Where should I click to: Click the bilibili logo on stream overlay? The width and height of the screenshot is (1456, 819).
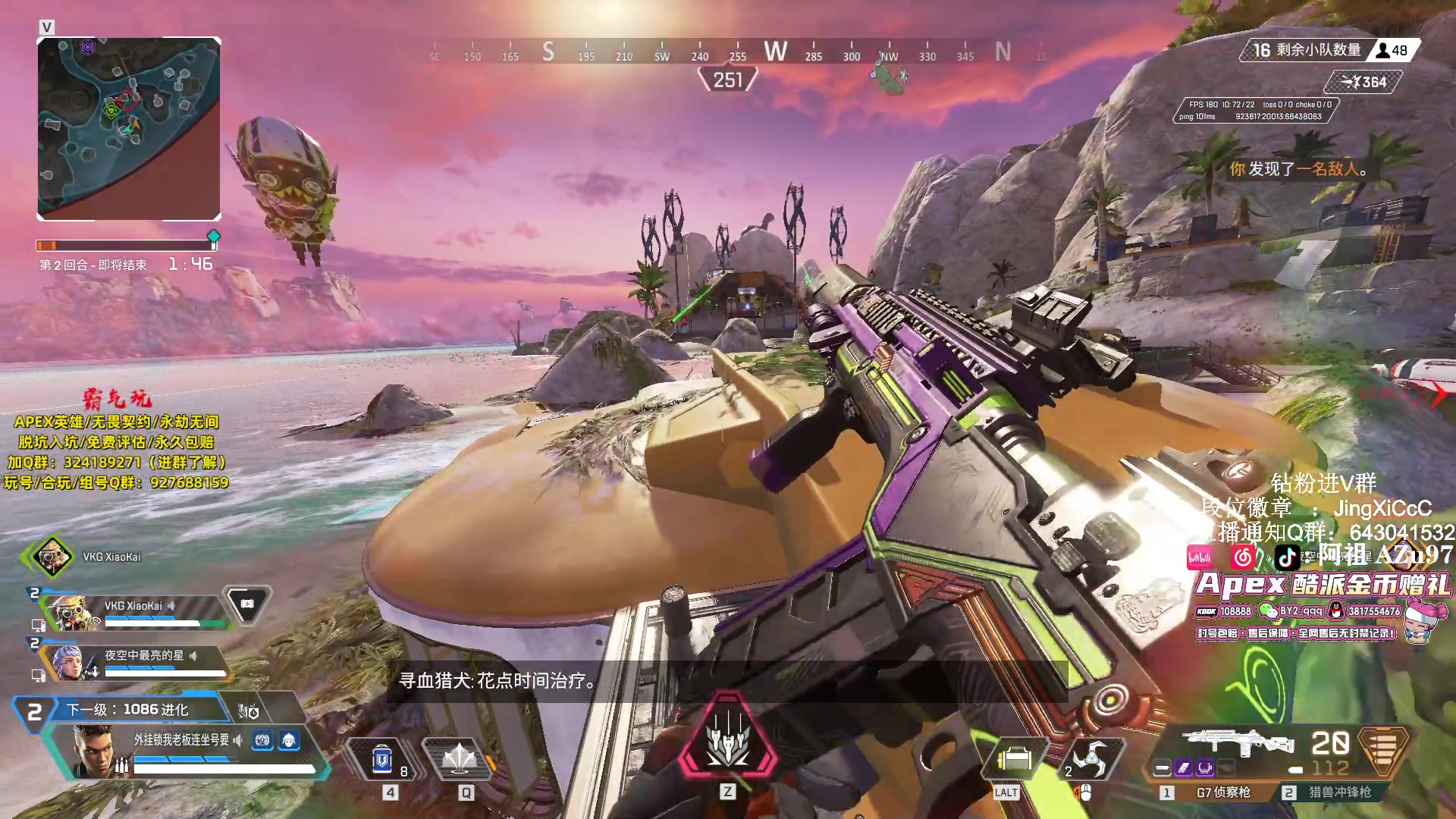click(x=1199, y=558)
